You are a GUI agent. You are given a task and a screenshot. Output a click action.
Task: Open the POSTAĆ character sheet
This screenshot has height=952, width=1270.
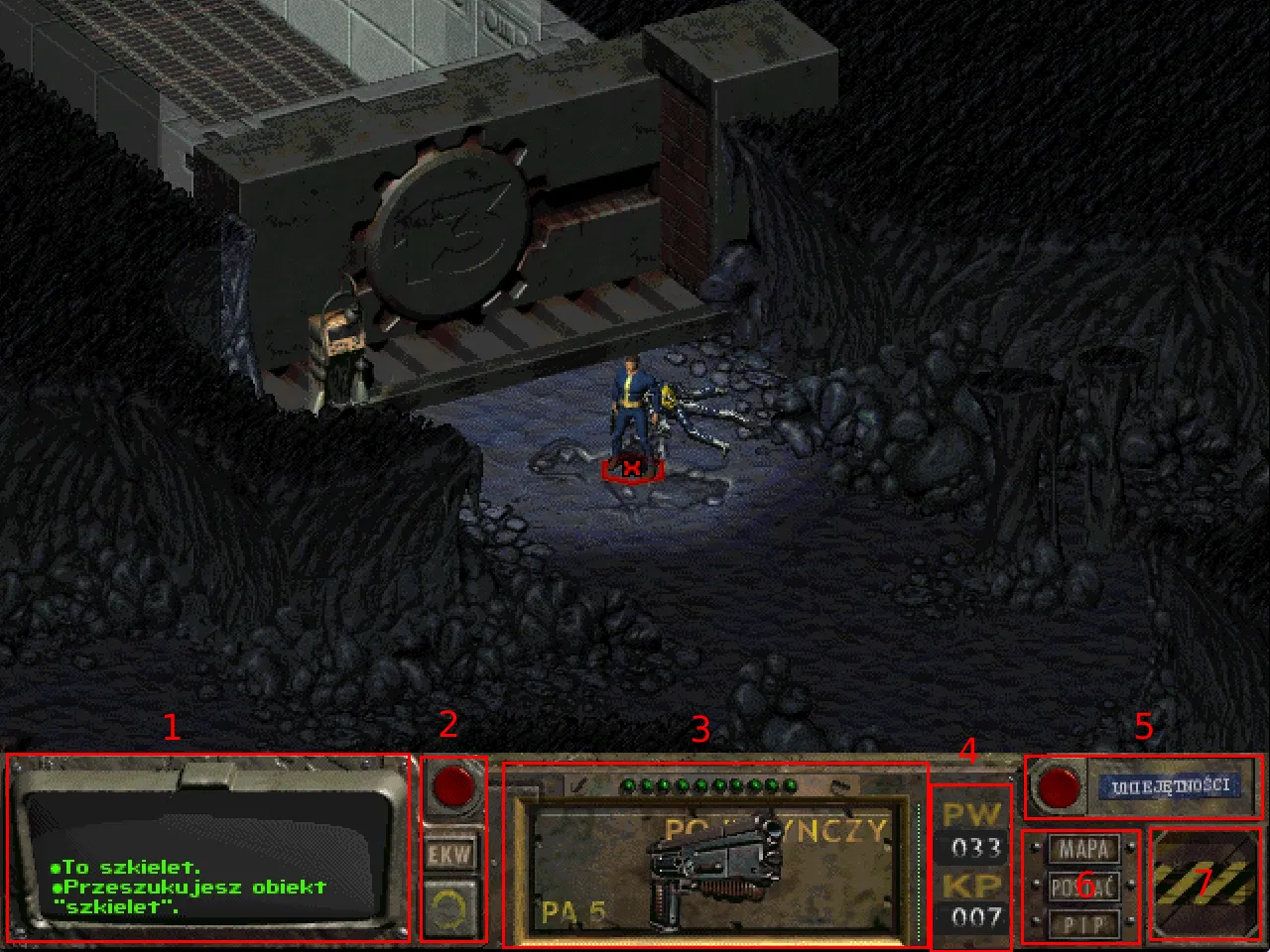(1083, 887)
